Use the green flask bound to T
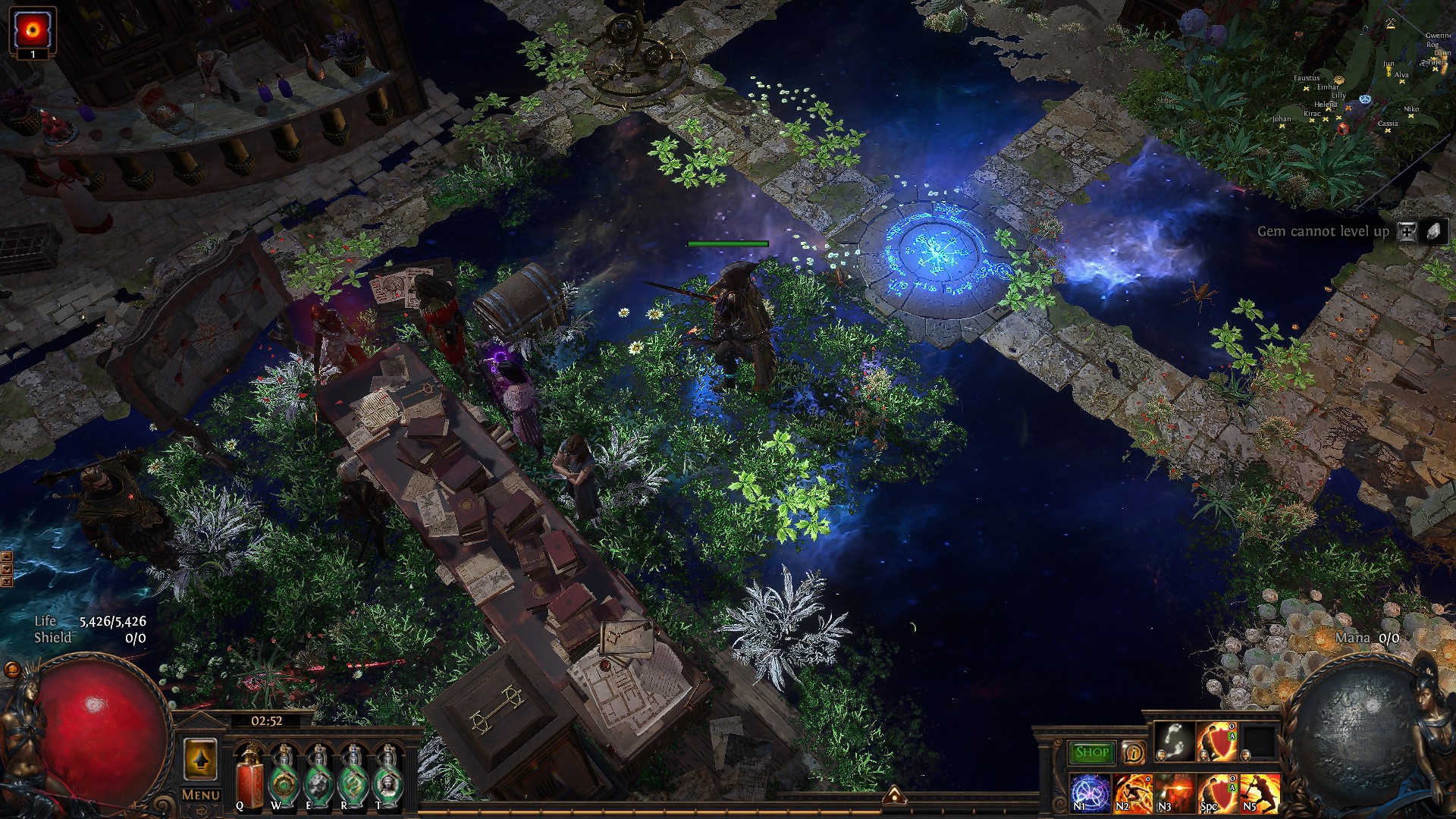 (x=388, y=775)
